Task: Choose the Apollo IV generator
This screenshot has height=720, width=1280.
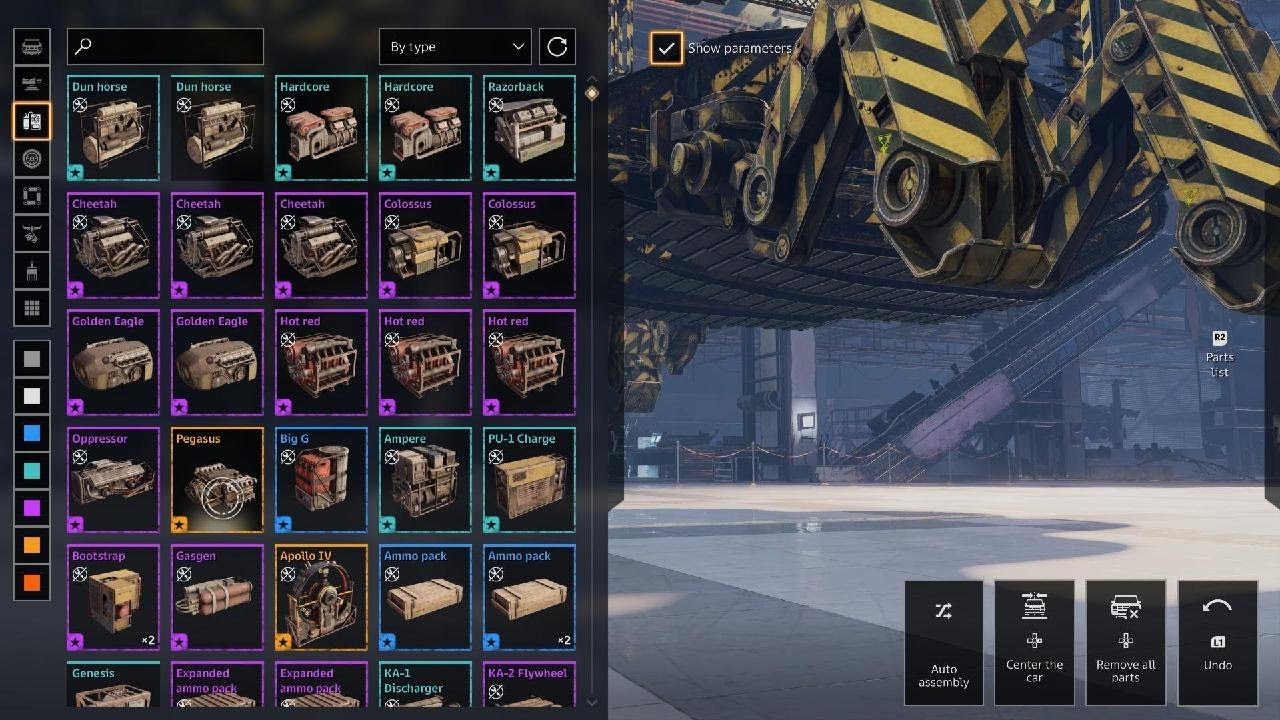Action: click(x=321, y=597)
